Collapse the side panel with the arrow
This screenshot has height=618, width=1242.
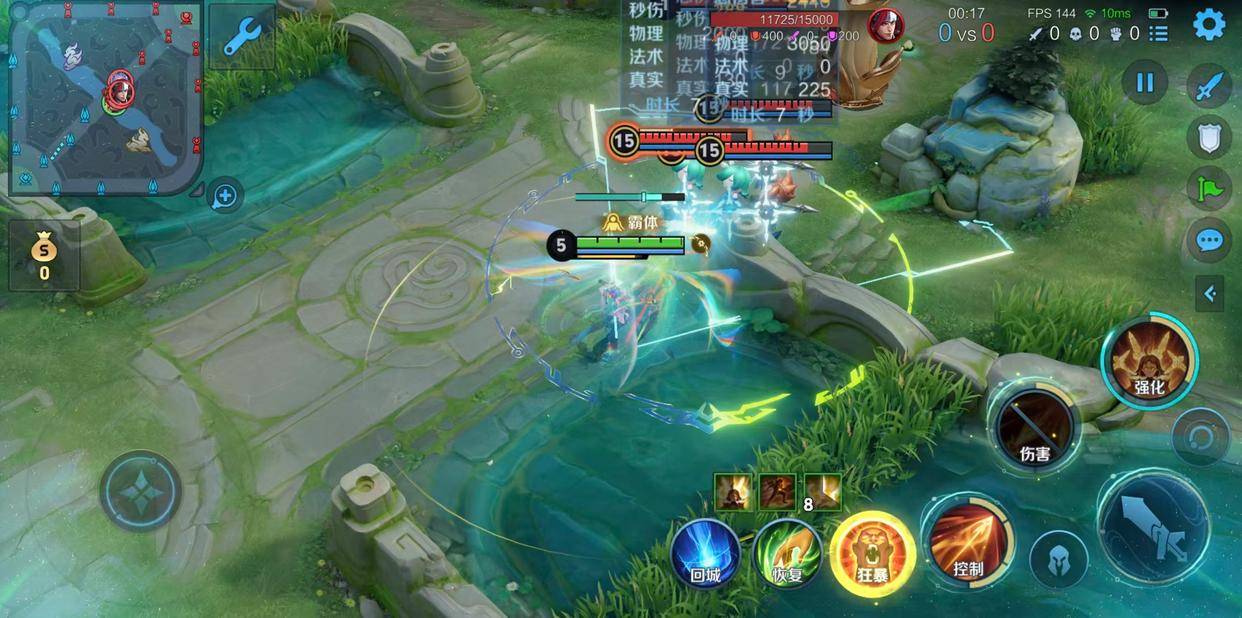click(1210, 294)
